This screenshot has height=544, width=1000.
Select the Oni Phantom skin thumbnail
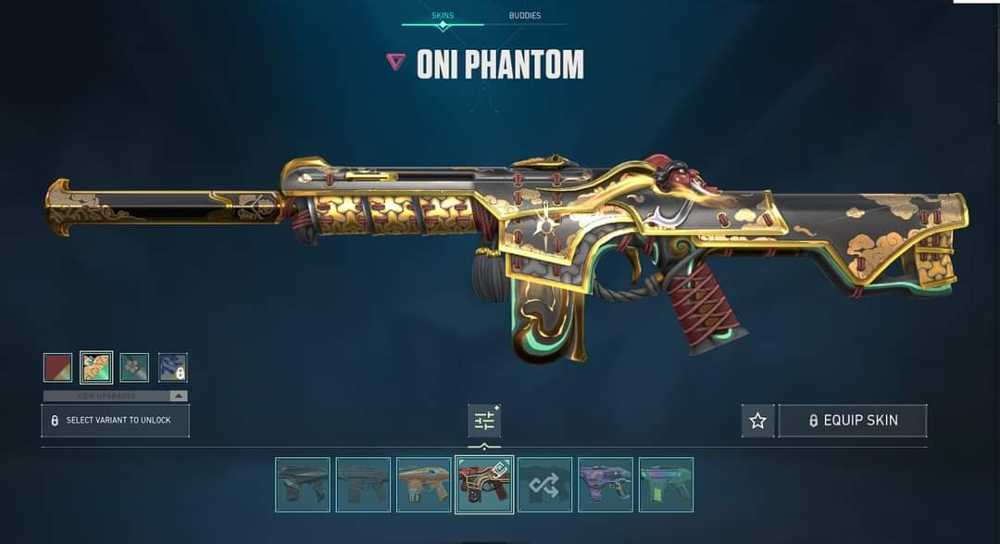tap(485, 484)
